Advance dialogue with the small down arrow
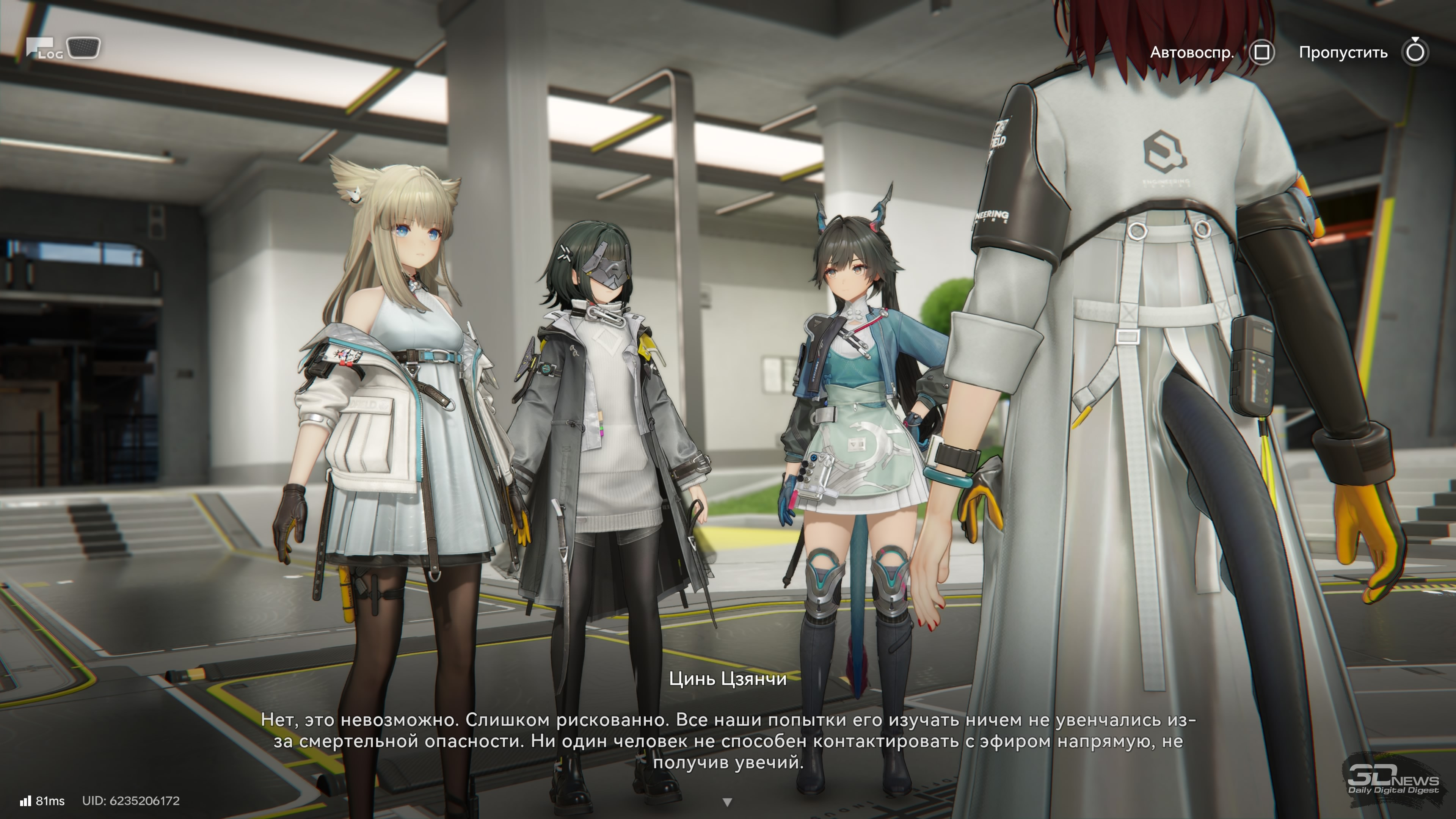This screenshot has height=819, width=1456. (728, 802)
